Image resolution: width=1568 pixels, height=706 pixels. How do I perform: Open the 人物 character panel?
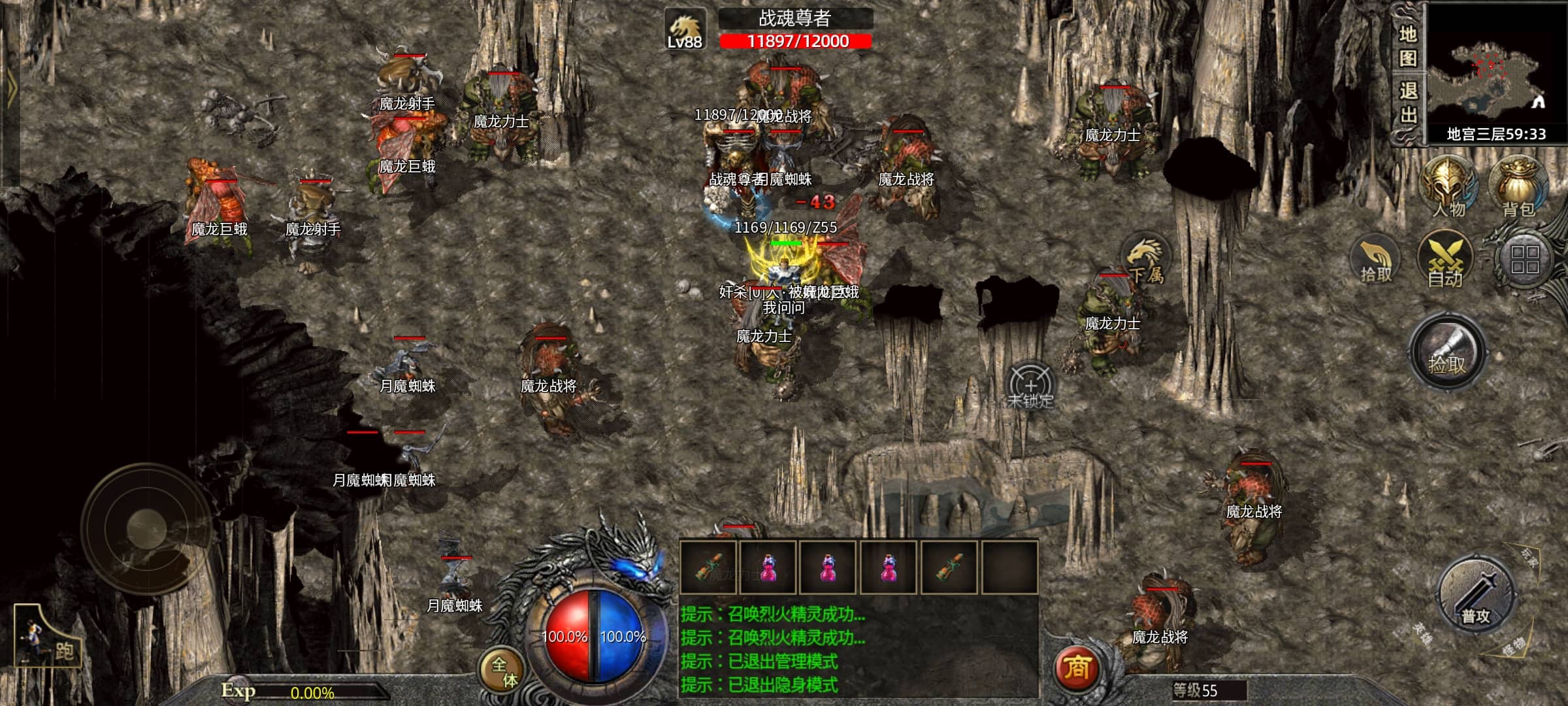1448,186
